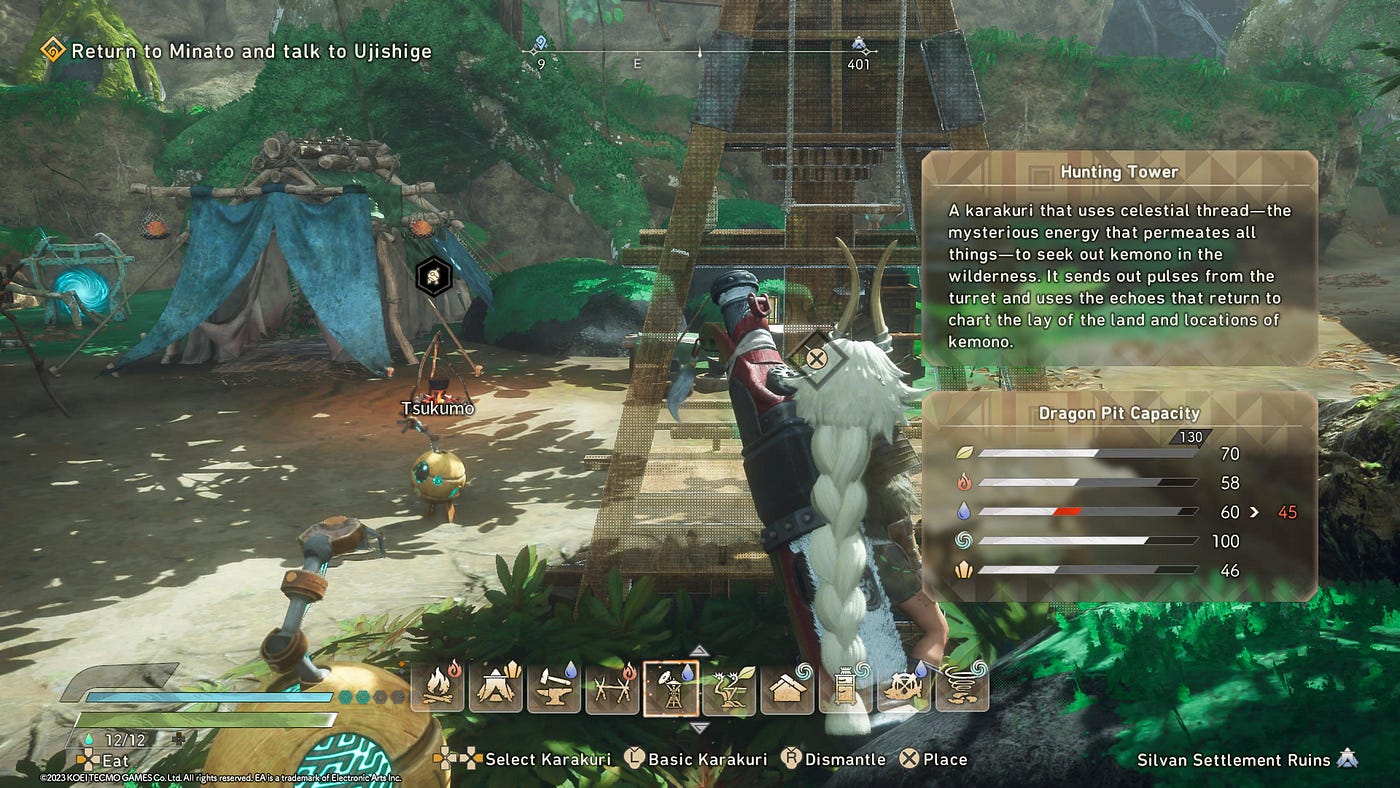Choose the whirlwind karakuri slot
Screen dimensions: 1400x788
point(962,688)
